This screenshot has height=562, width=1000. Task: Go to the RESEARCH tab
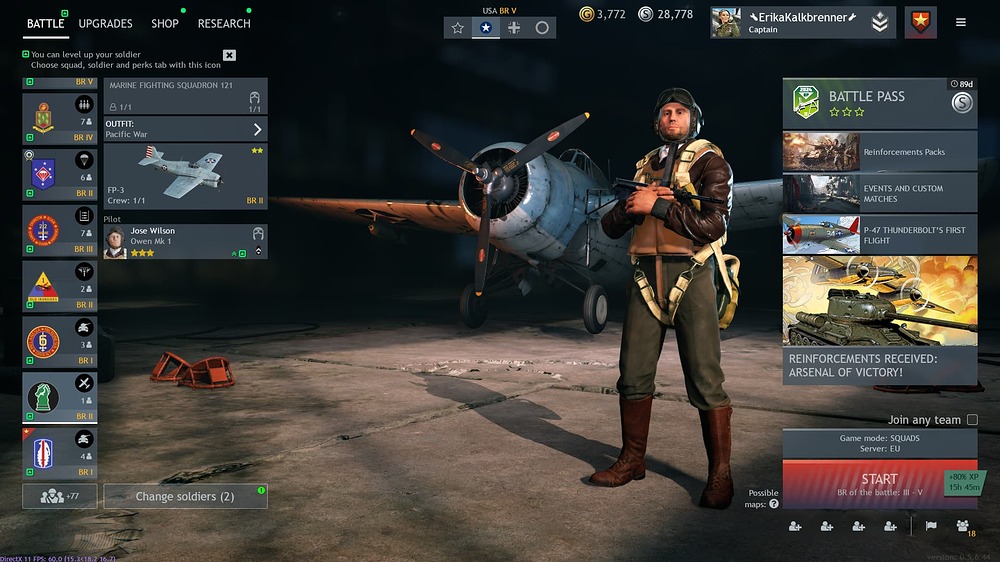[224, 23]
